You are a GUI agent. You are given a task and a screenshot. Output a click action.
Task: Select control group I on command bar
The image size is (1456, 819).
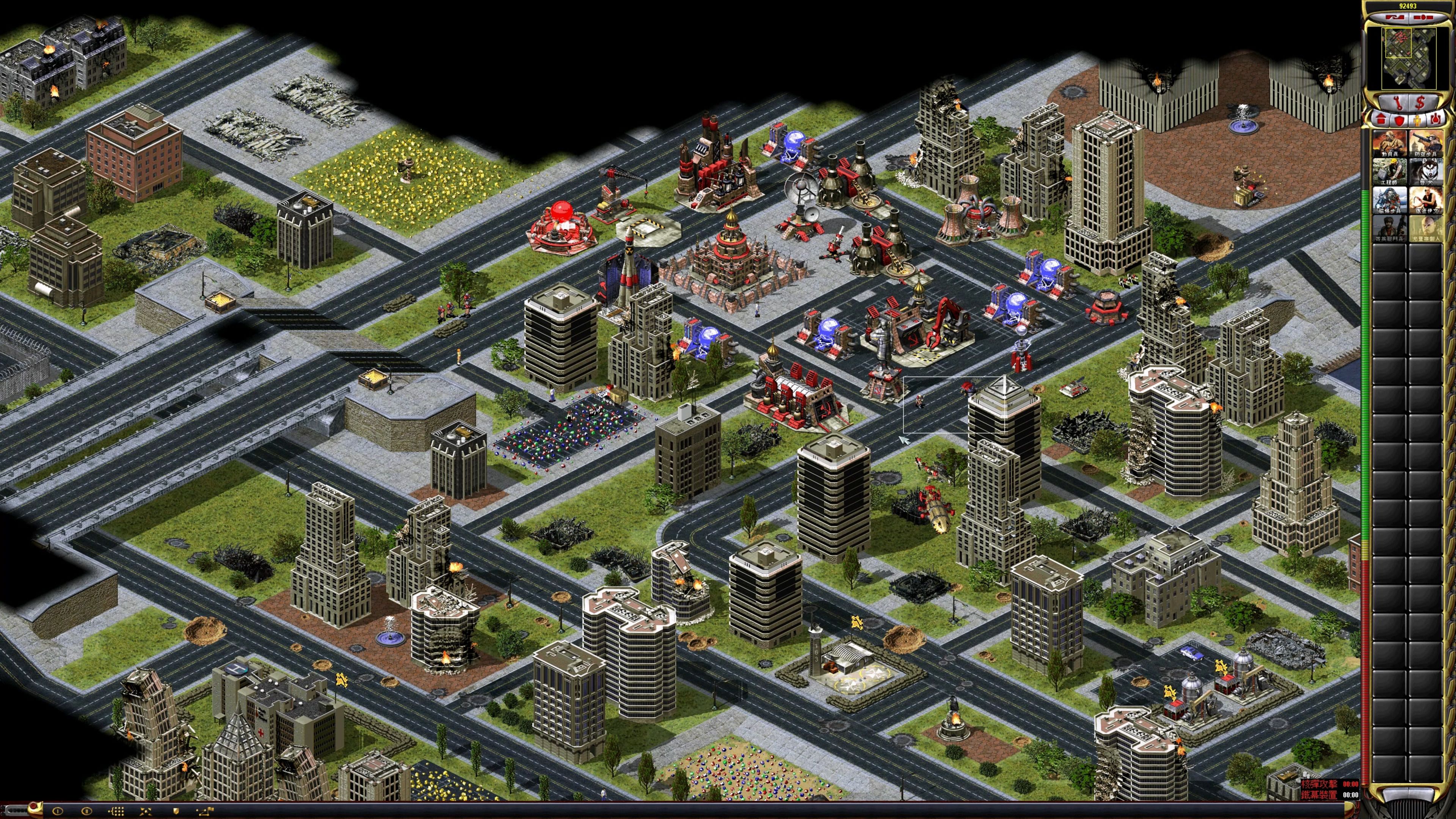[58, 811]
